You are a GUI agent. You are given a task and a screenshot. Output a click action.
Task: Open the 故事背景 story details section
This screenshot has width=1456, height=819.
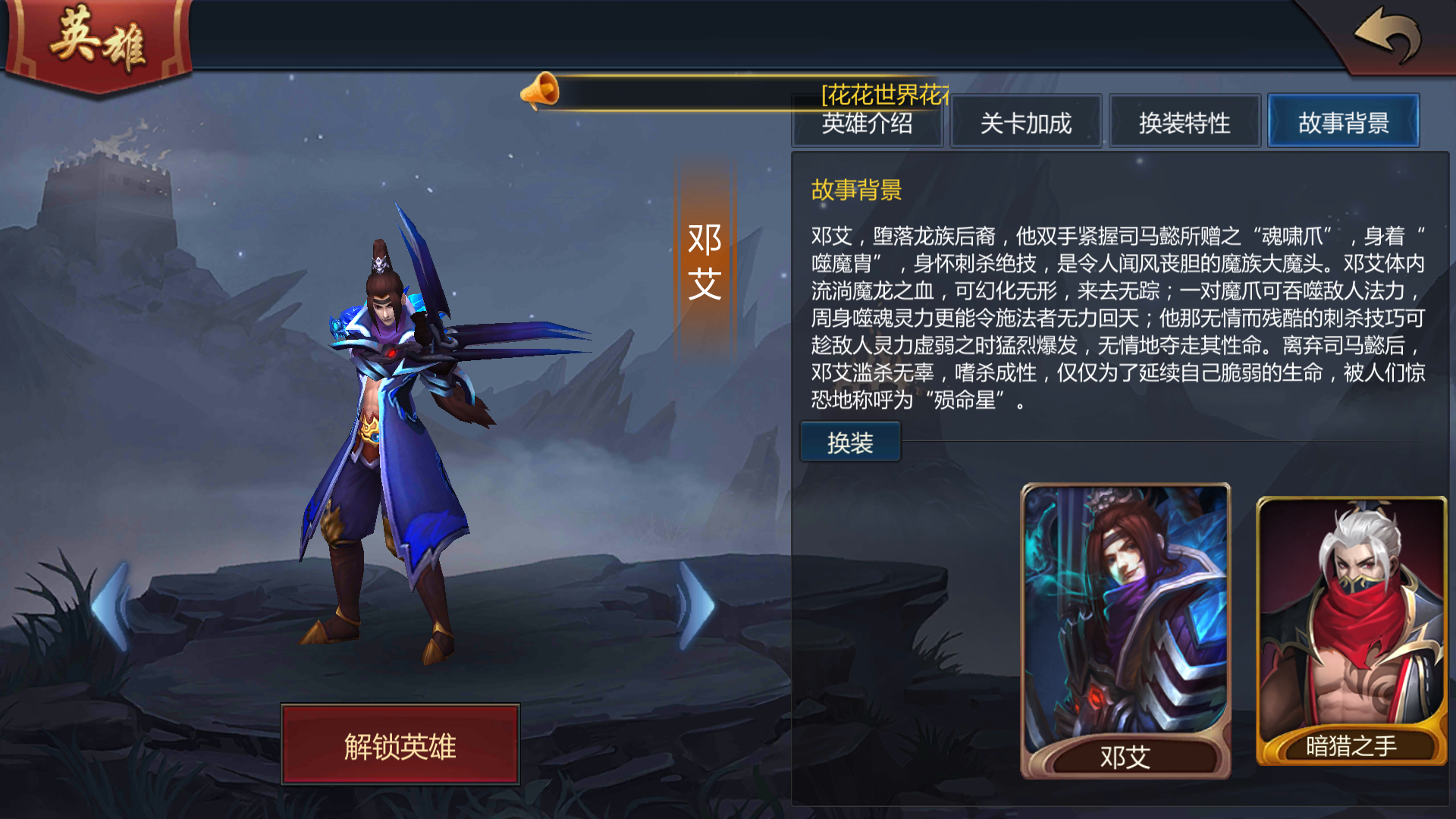click(x=1343, y=121)
